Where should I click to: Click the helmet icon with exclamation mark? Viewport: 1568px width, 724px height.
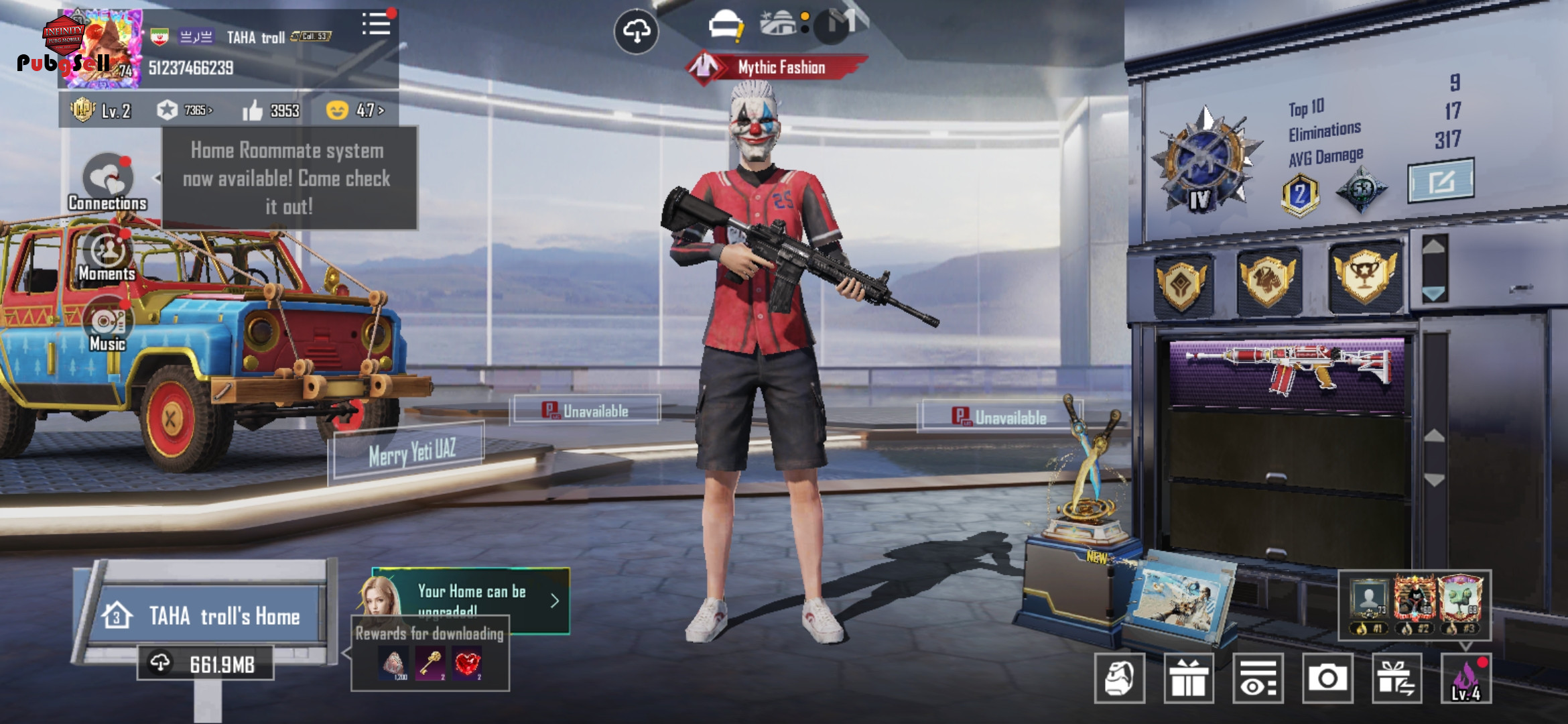coord(725,27)
